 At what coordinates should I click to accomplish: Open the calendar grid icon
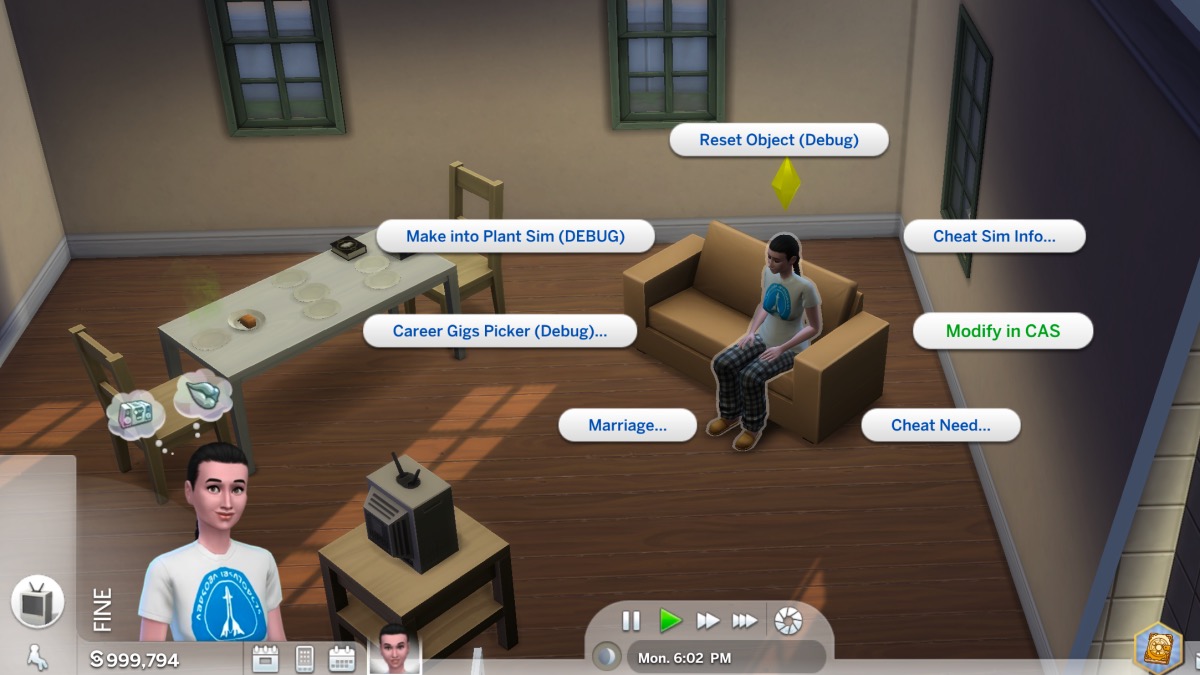[342, 659]
